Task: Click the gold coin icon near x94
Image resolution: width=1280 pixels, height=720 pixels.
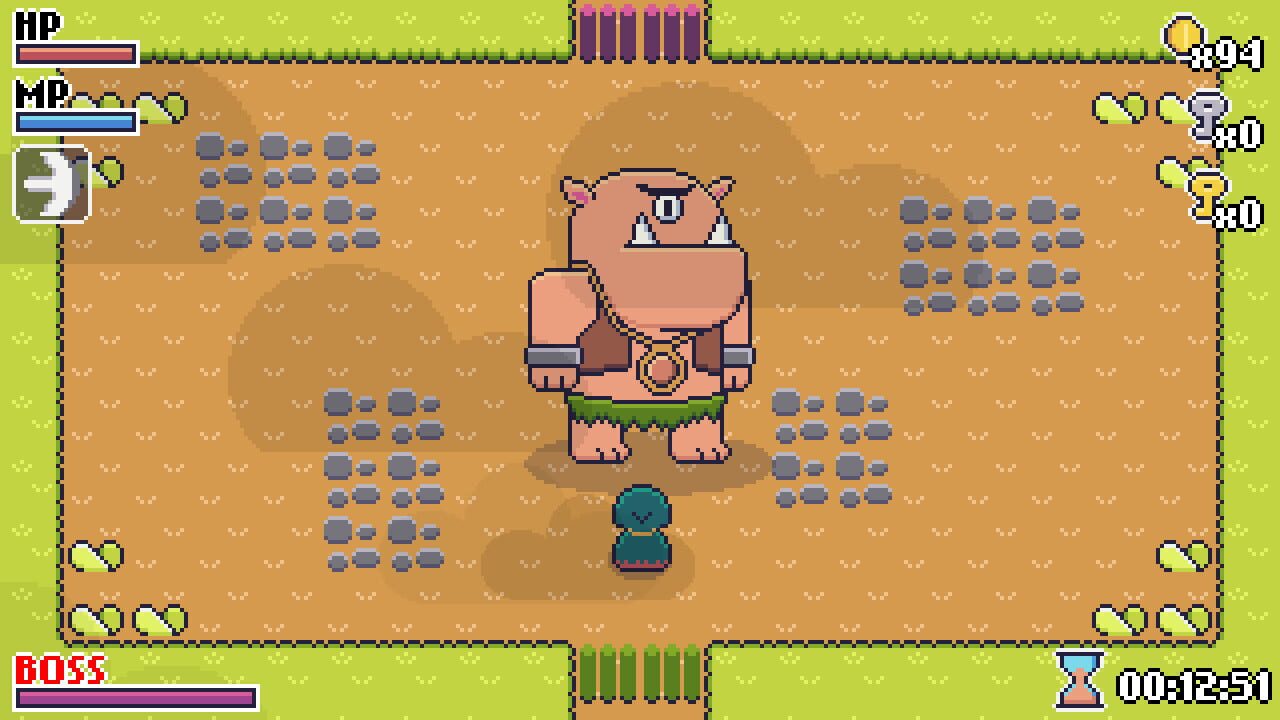Action: point(1182,31)
